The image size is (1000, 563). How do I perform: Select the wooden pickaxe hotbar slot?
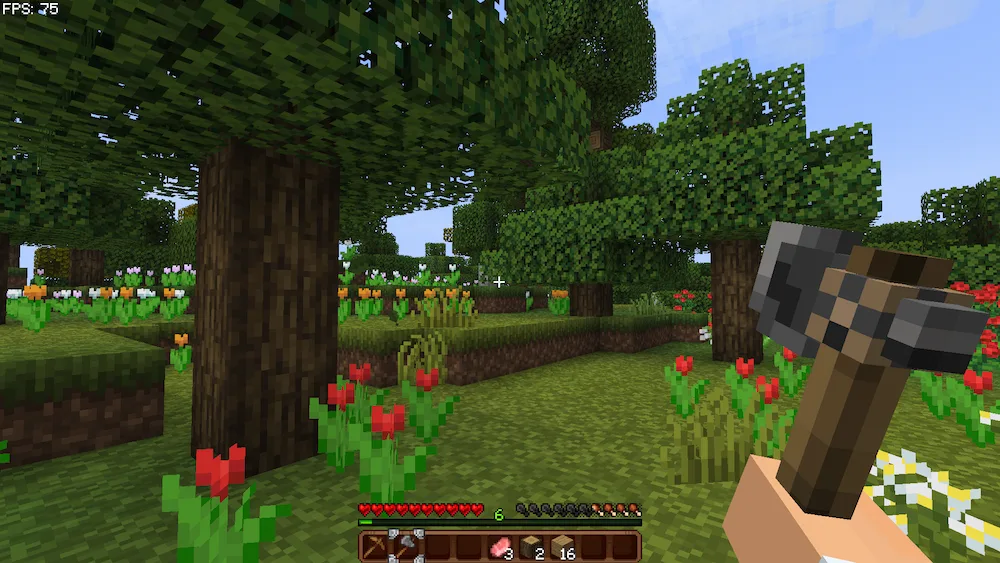click(375, 547)
